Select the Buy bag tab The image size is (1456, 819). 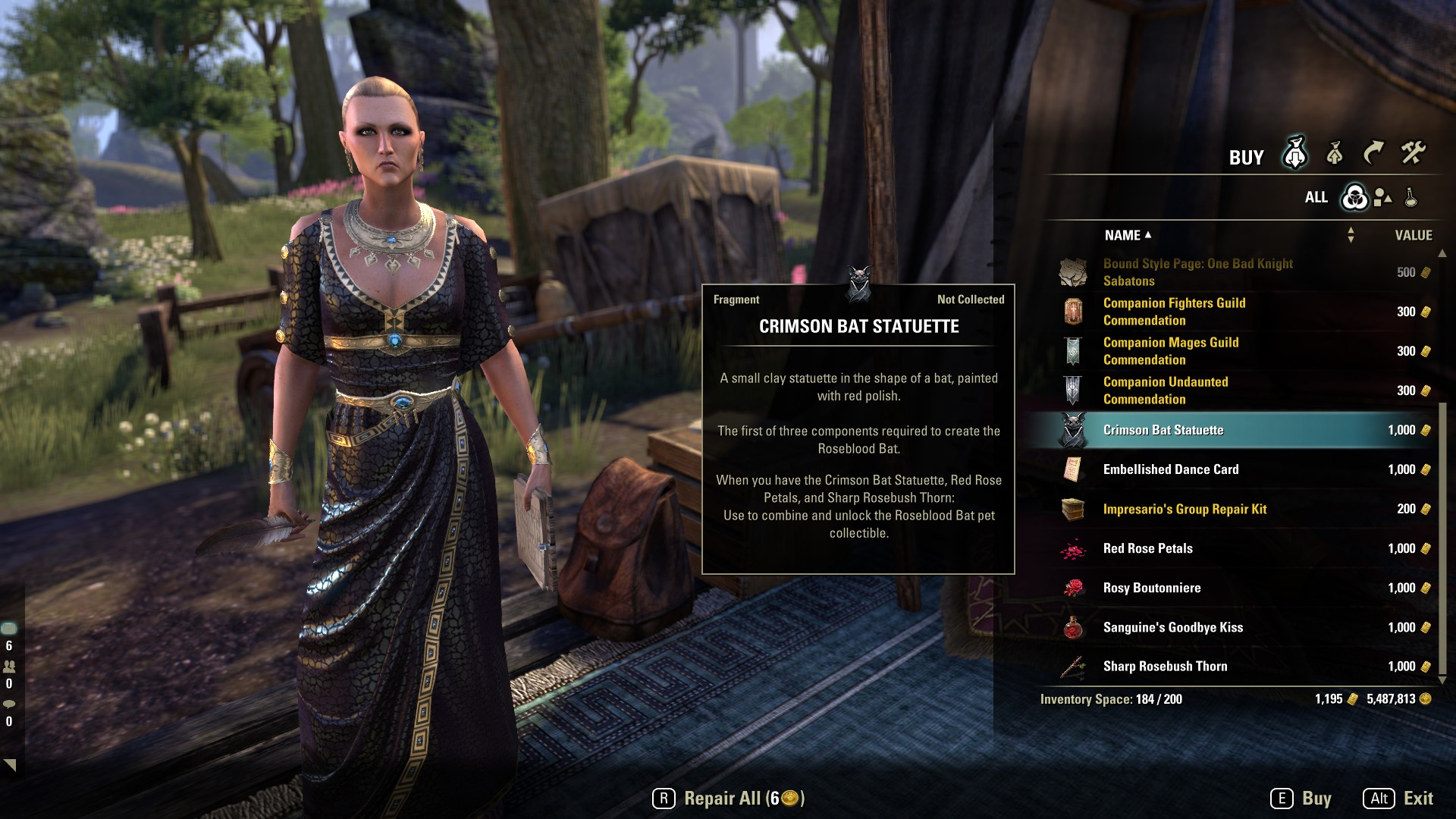tap(1294, 154)
